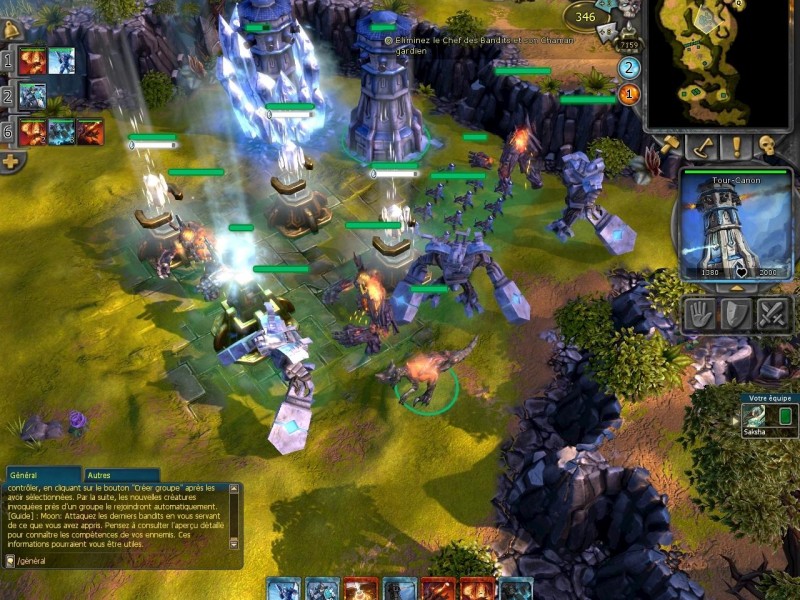Click the orange fire orb numbered 1
This screenshot has width=800, height=600.
(x=629, y=95)
